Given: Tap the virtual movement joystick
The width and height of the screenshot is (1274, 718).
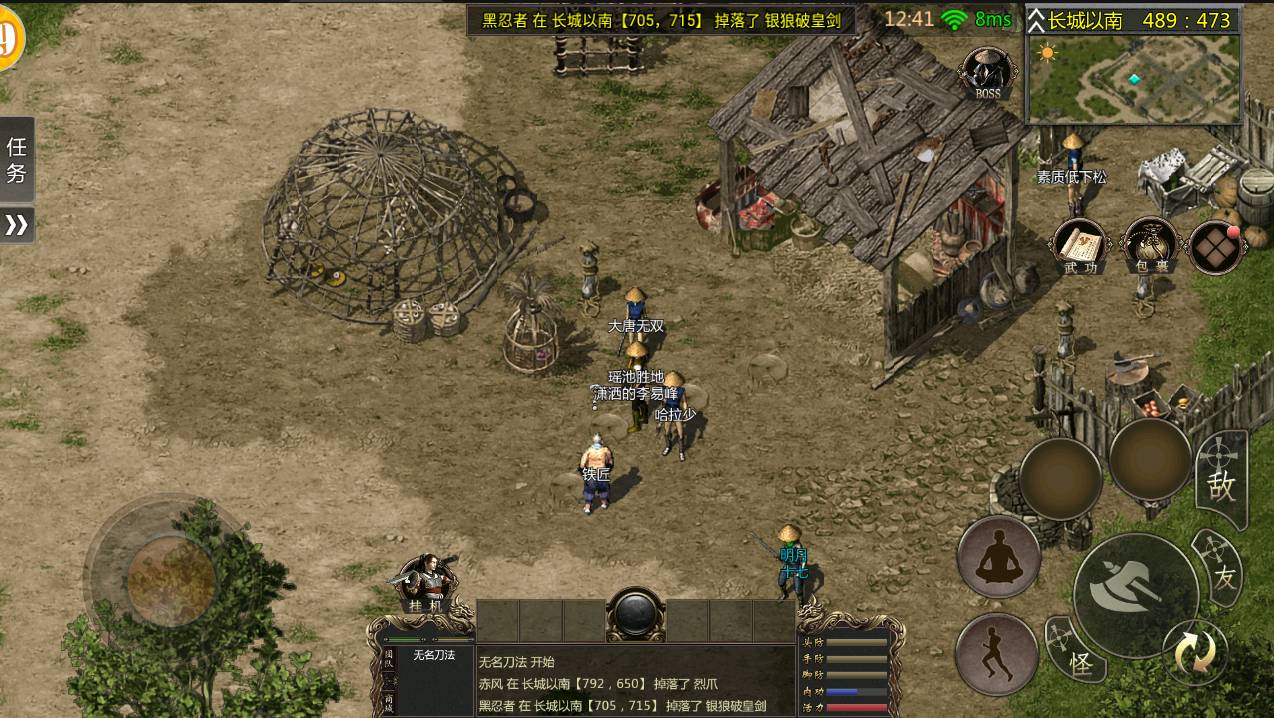Looking at the screenshot, I should pyautogui.click(x=171, y=578).
